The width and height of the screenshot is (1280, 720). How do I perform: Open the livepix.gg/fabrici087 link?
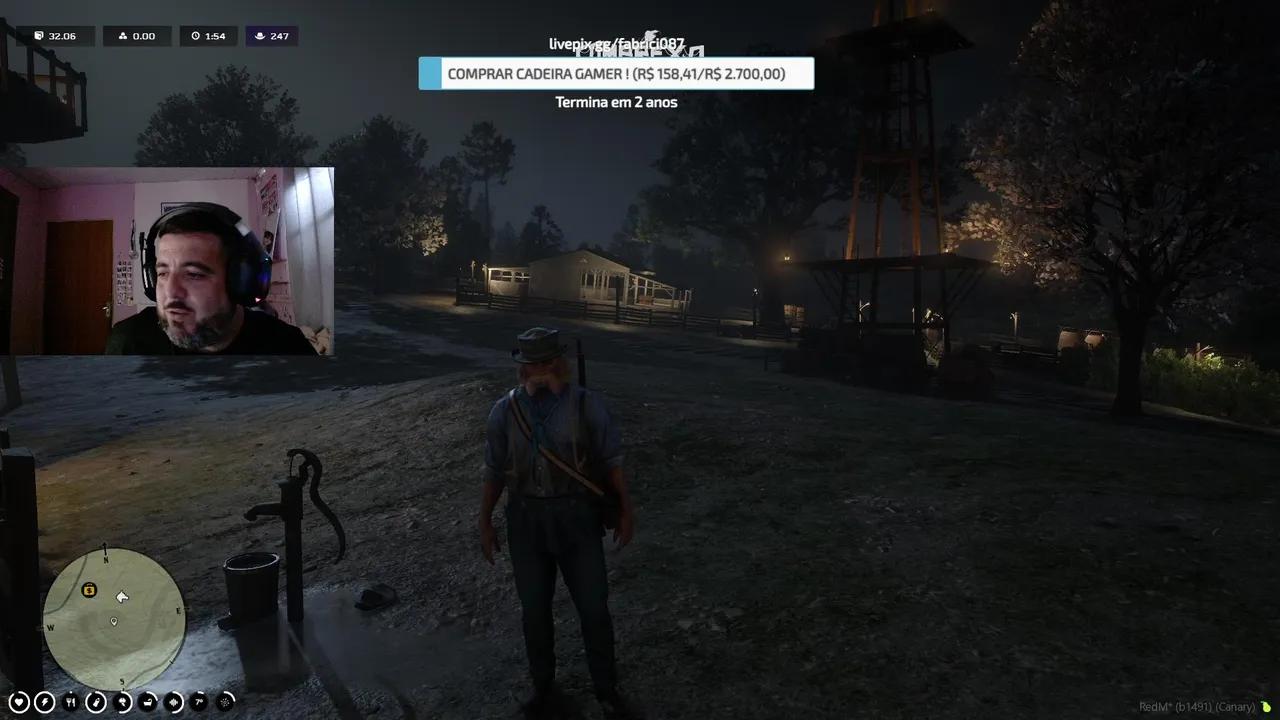pos(616,43)
